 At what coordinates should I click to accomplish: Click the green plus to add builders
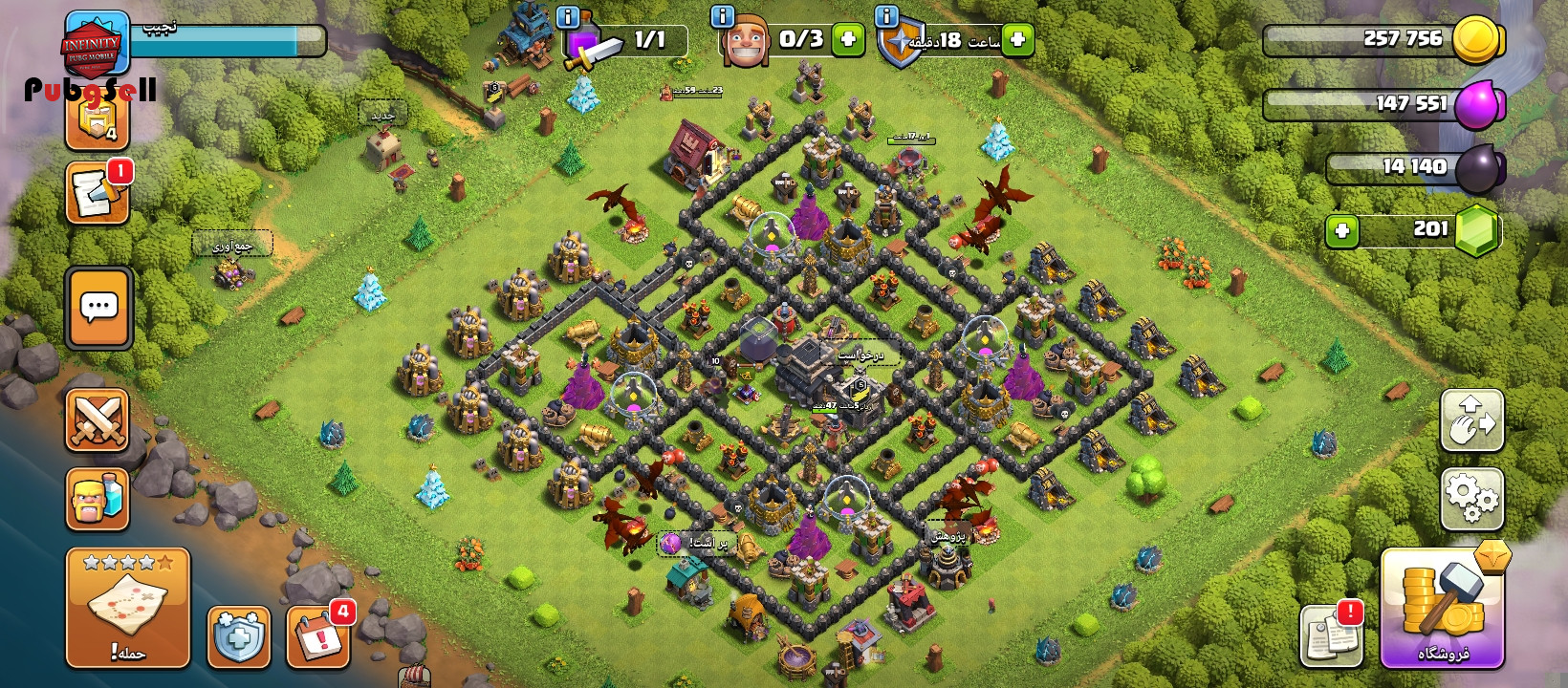pyautogui.click(x=847, y=39)
